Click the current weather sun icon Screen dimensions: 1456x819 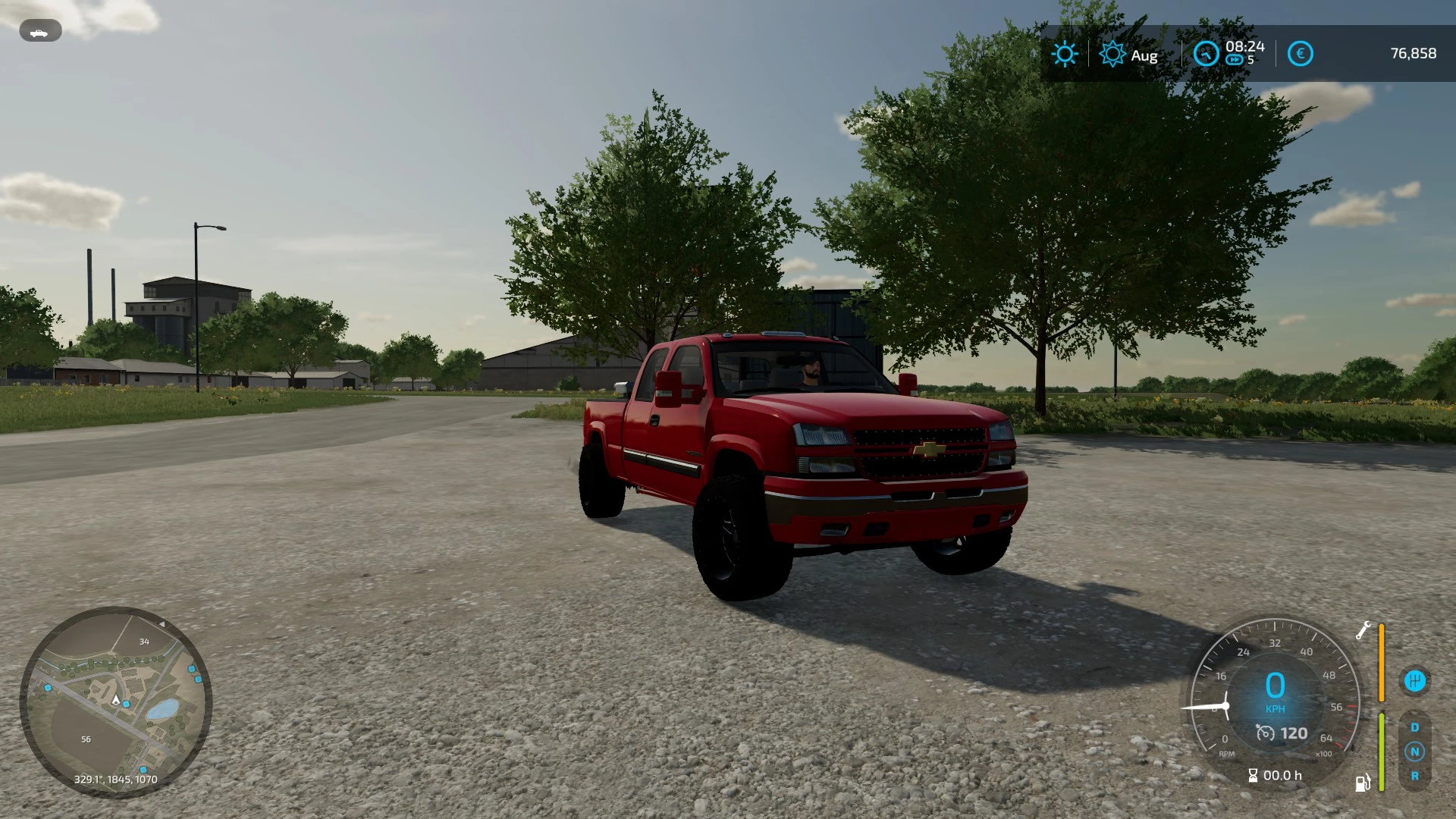pos(1066,54)
